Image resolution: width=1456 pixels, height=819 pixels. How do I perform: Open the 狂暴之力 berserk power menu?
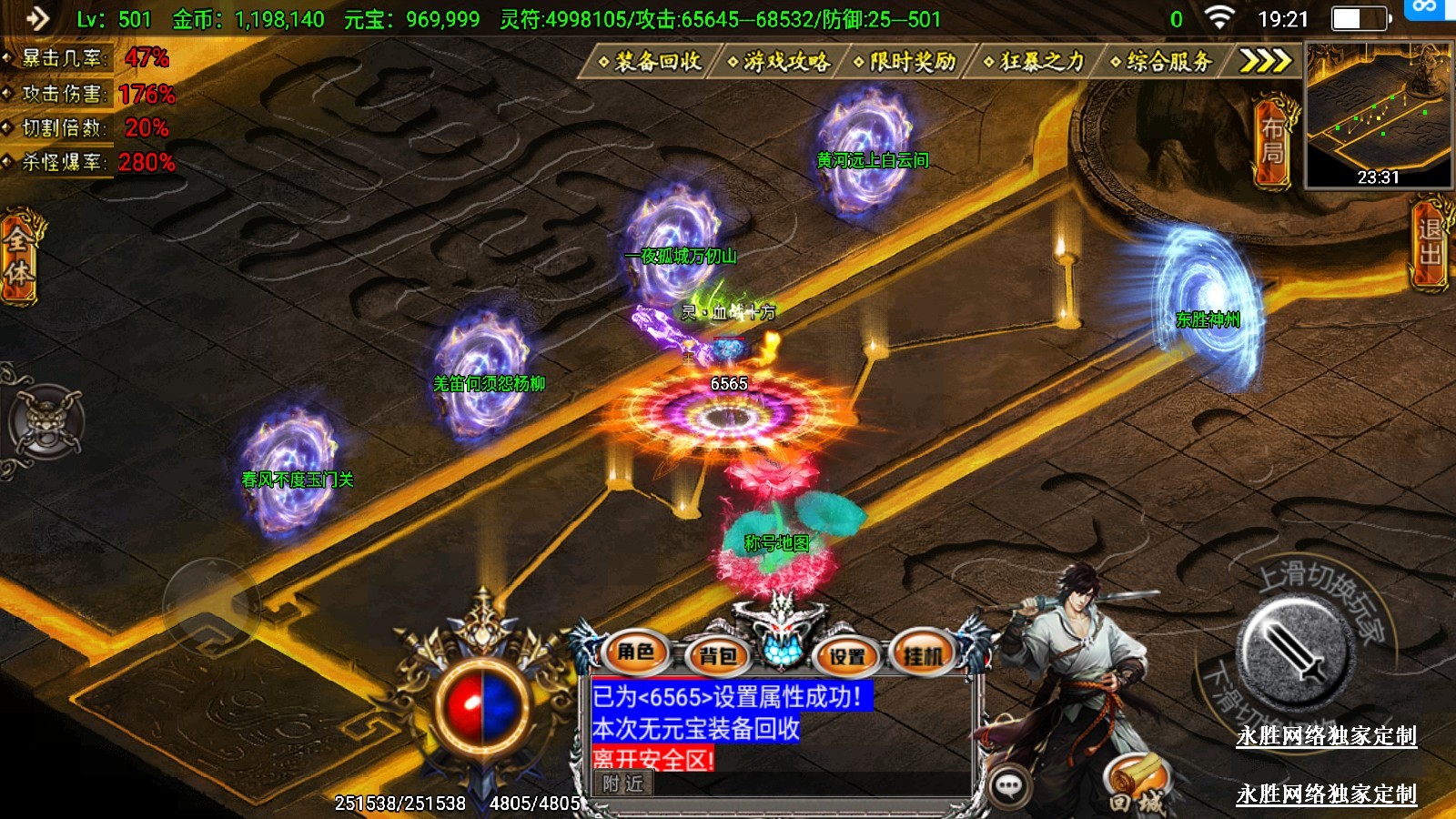pos(1035,61)
